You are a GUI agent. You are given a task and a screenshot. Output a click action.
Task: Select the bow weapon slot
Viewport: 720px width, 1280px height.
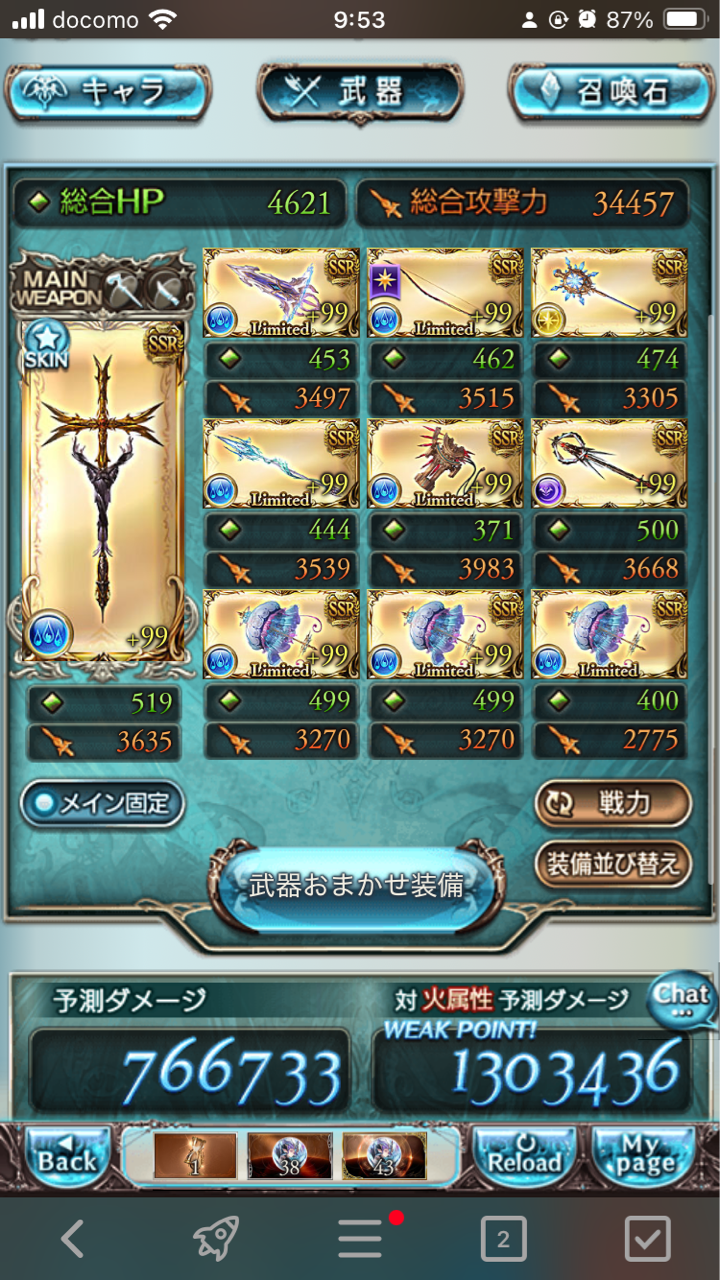tap(445, 293)
